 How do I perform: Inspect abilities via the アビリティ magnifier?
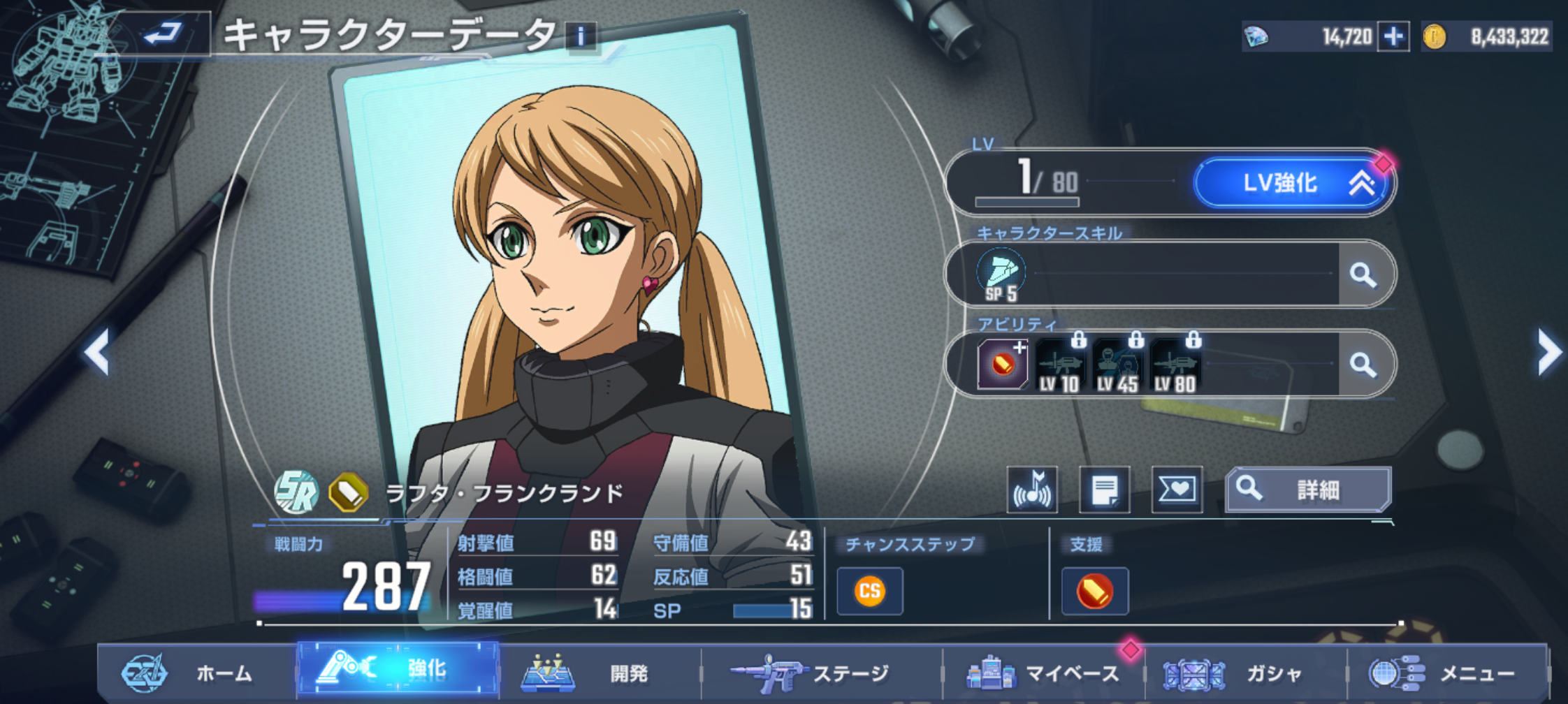point(1363,364)
